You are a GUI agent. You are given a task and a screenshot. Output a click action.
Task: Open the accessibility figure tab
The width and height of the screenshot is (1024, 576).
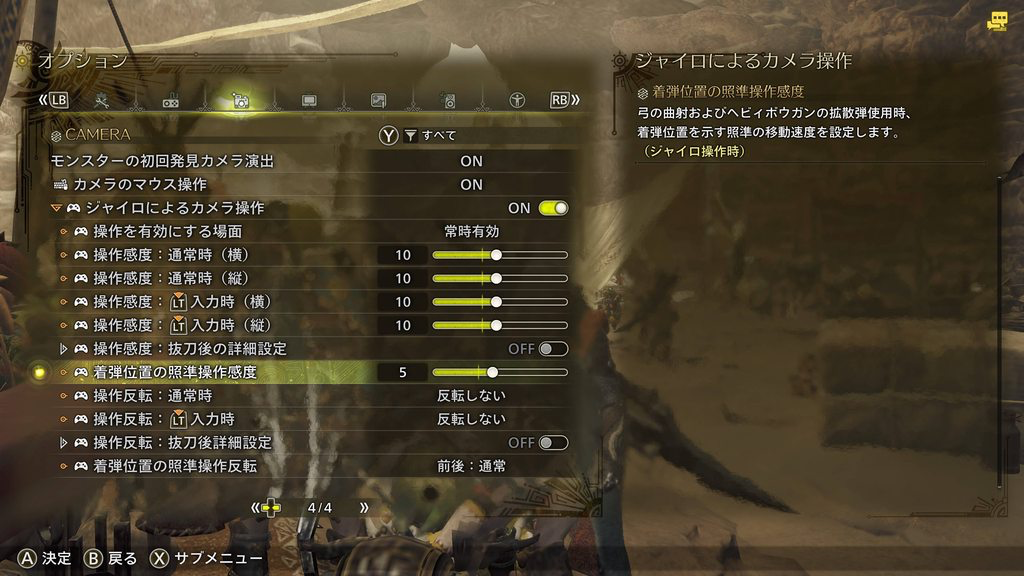[517, 100]
